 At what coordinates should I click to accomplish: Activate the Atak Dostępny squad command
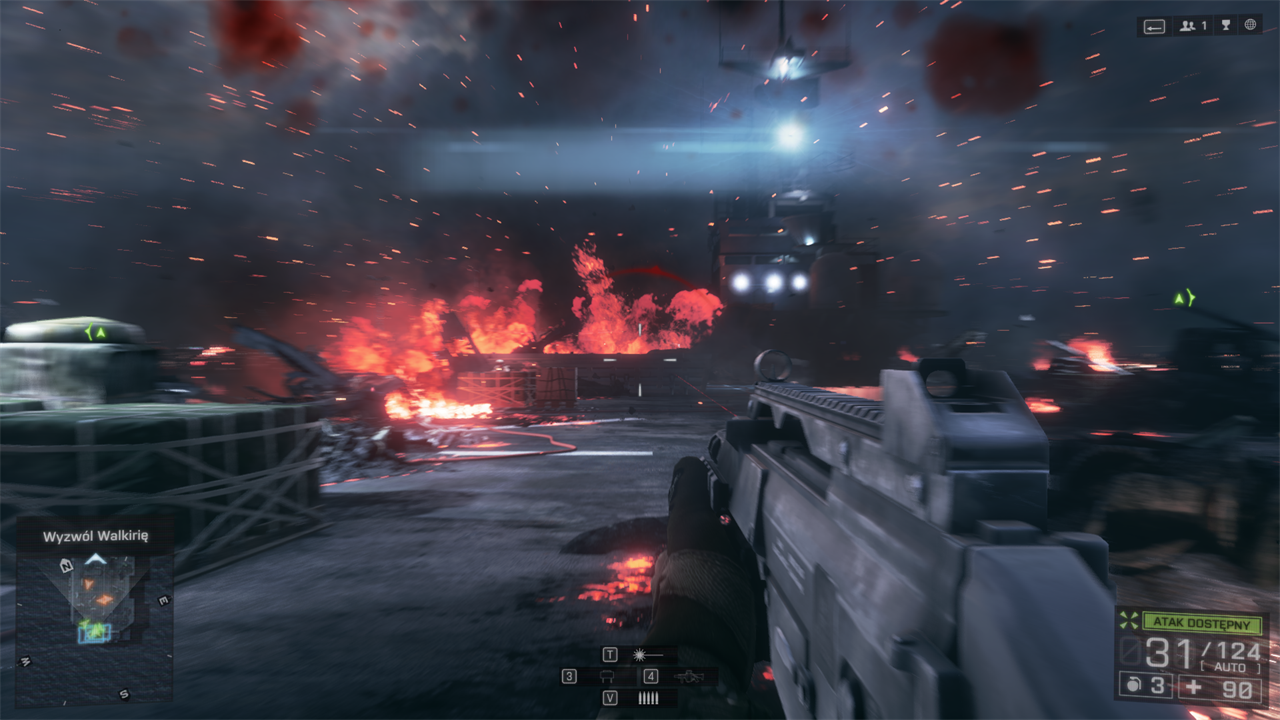point(1202,623)
